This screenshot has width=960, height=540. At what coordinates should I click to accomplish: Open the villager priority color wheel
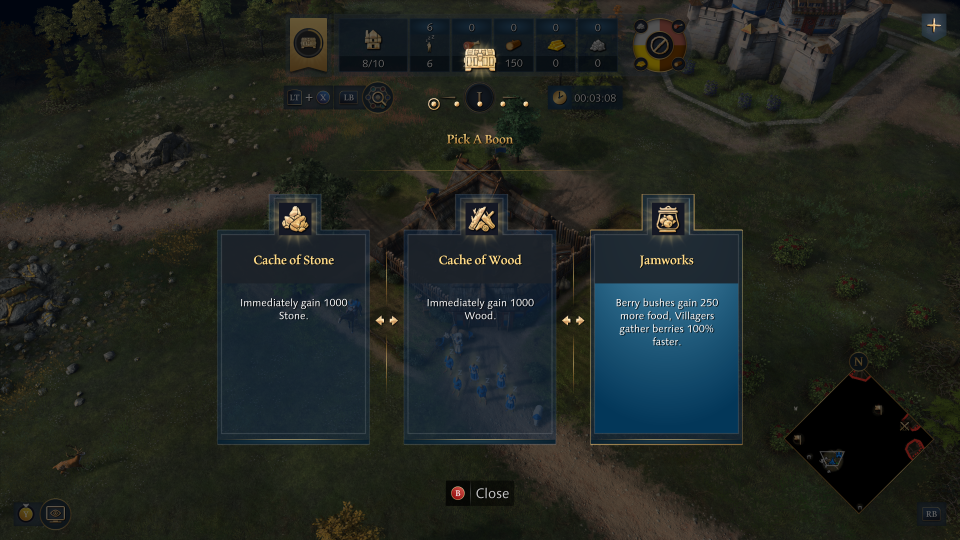coord(659,45)
